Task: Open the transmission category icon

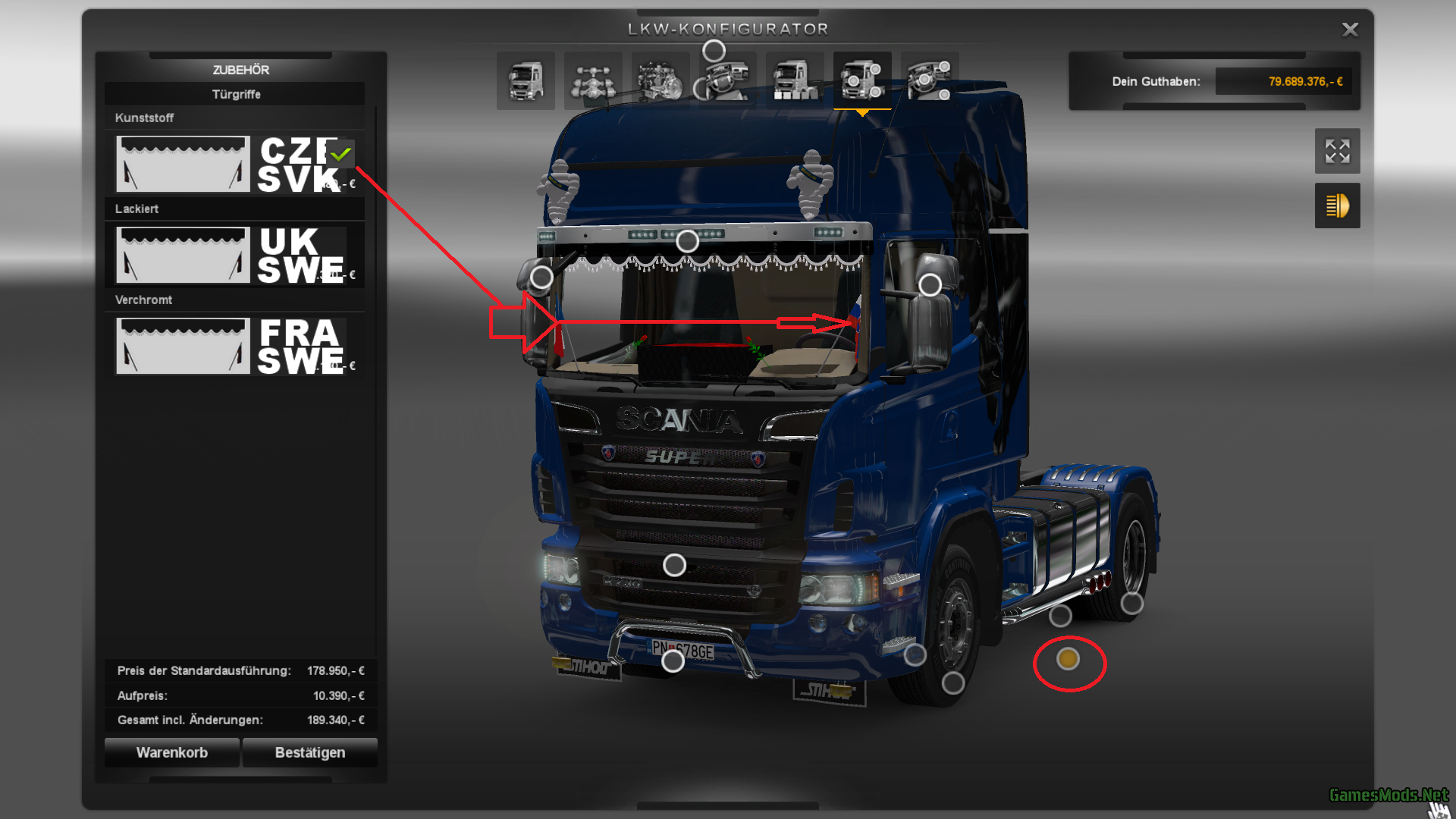Action: [x=726, y=80]
